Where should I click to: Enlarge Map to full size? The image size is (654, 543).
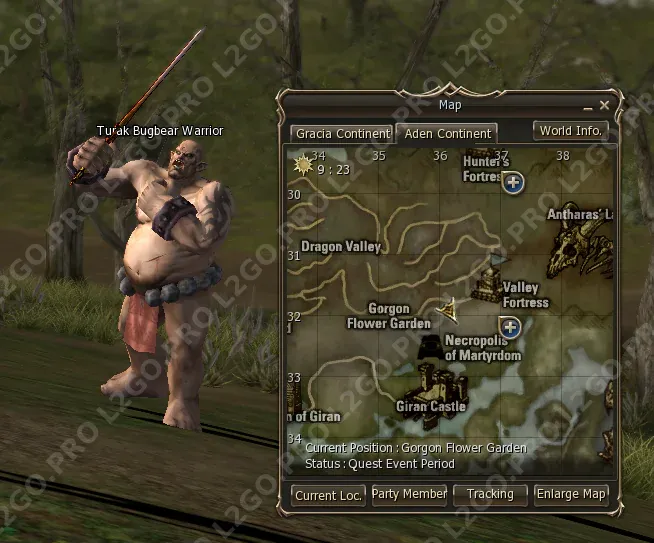[x=571, y=495]
